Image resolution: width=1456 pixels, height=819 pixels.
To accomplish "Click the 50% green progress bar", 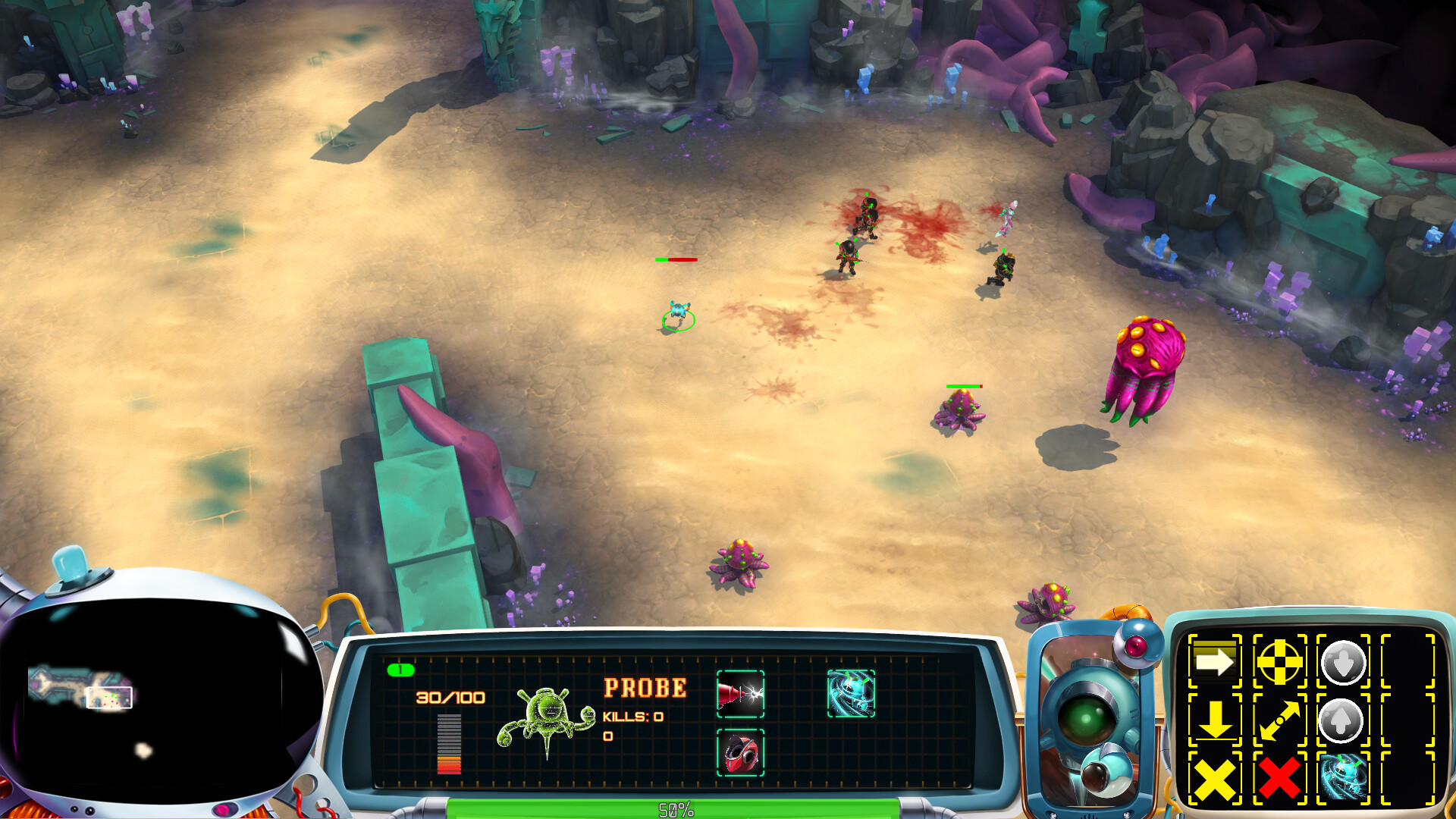I will (x=673, y=810).
